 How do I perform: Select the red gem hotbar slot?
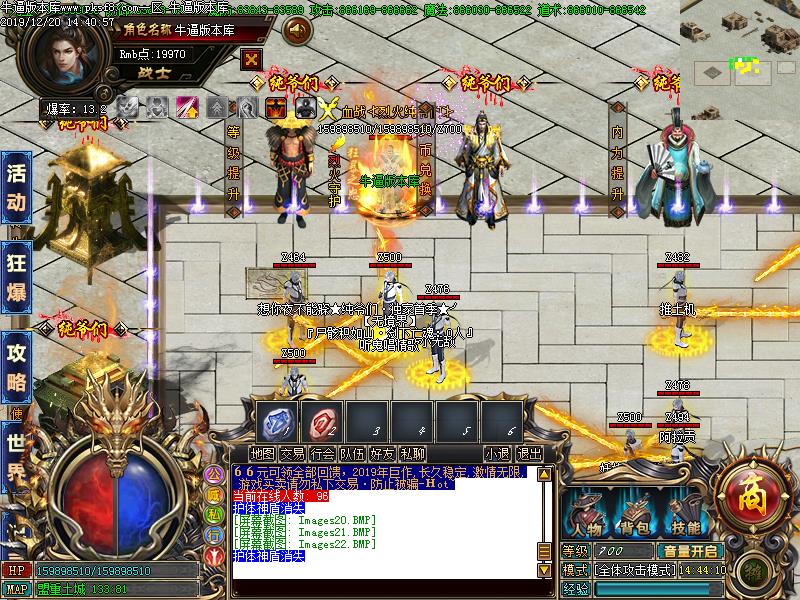[321, 420]
